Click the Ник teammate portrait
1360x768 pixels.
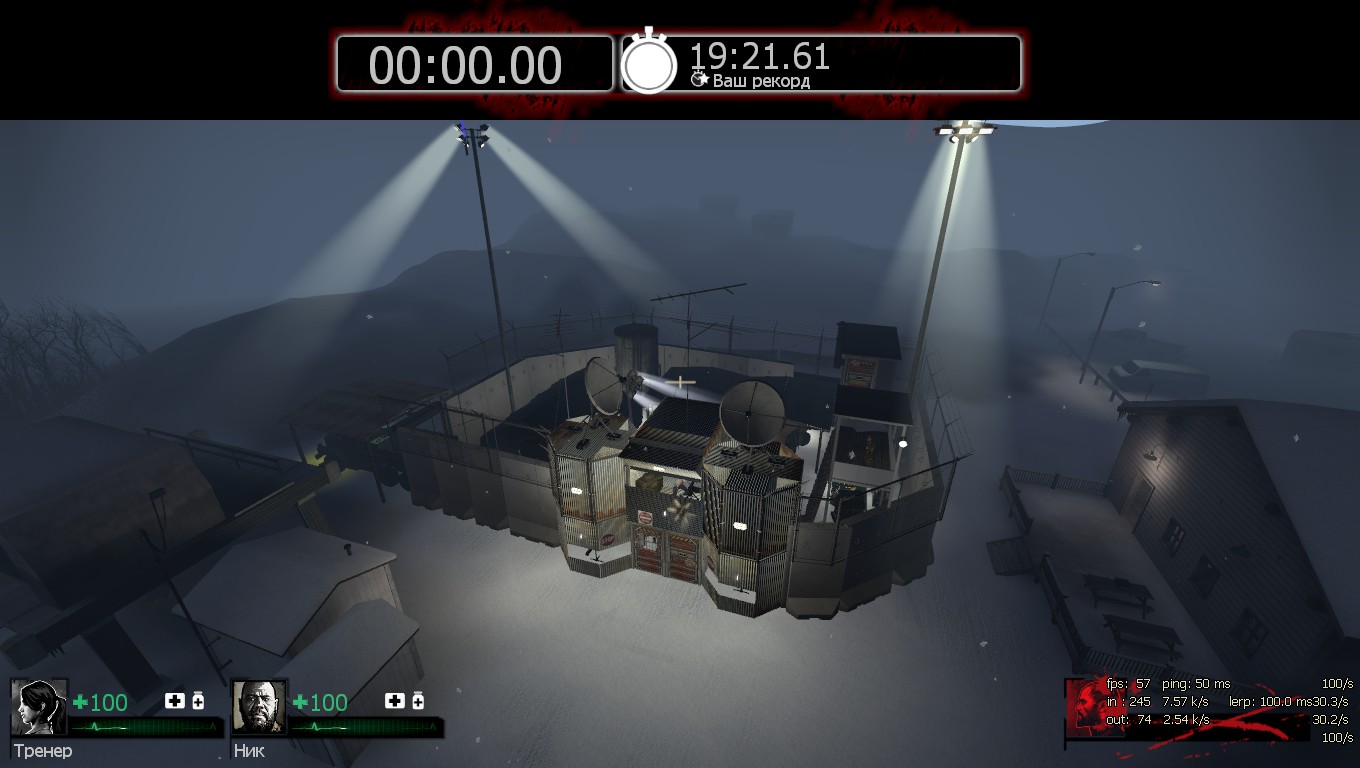259,707
